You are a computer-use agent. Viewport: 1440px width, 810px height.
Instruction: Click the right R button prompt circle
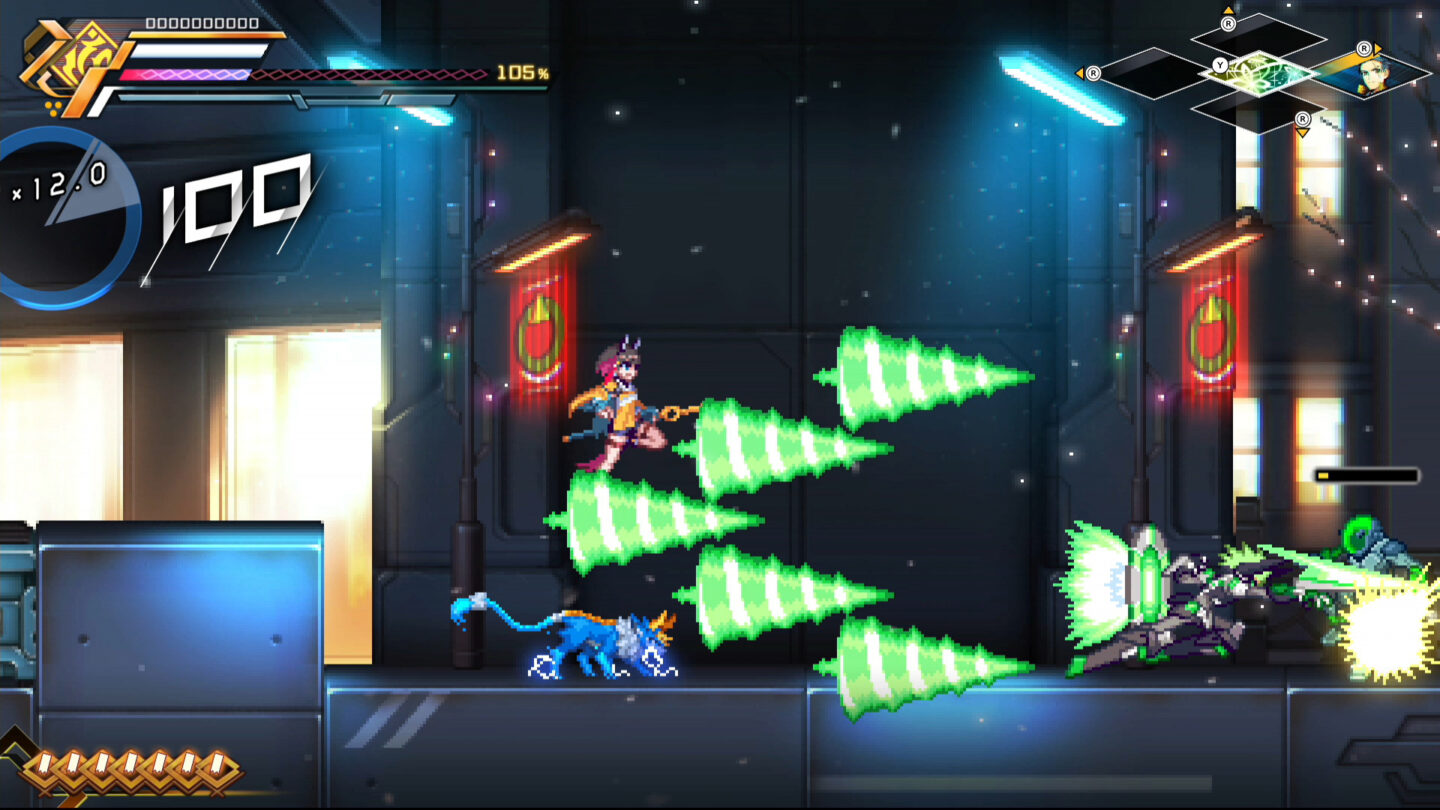[x=1364, y=49]
